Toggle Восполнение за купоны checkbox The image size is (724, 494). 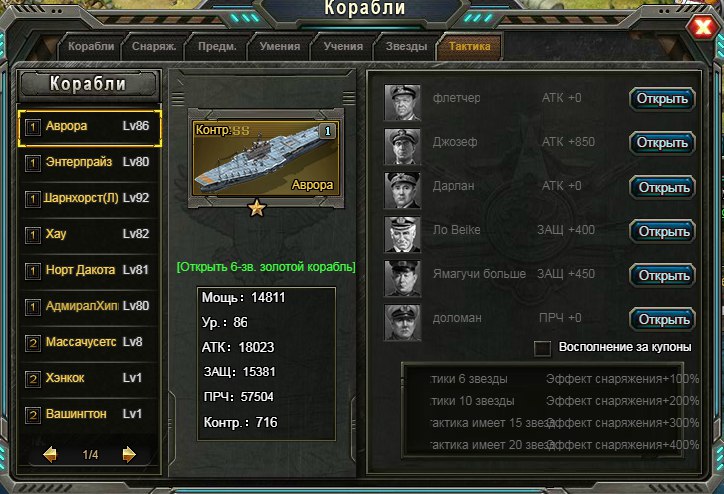[543, 348]
